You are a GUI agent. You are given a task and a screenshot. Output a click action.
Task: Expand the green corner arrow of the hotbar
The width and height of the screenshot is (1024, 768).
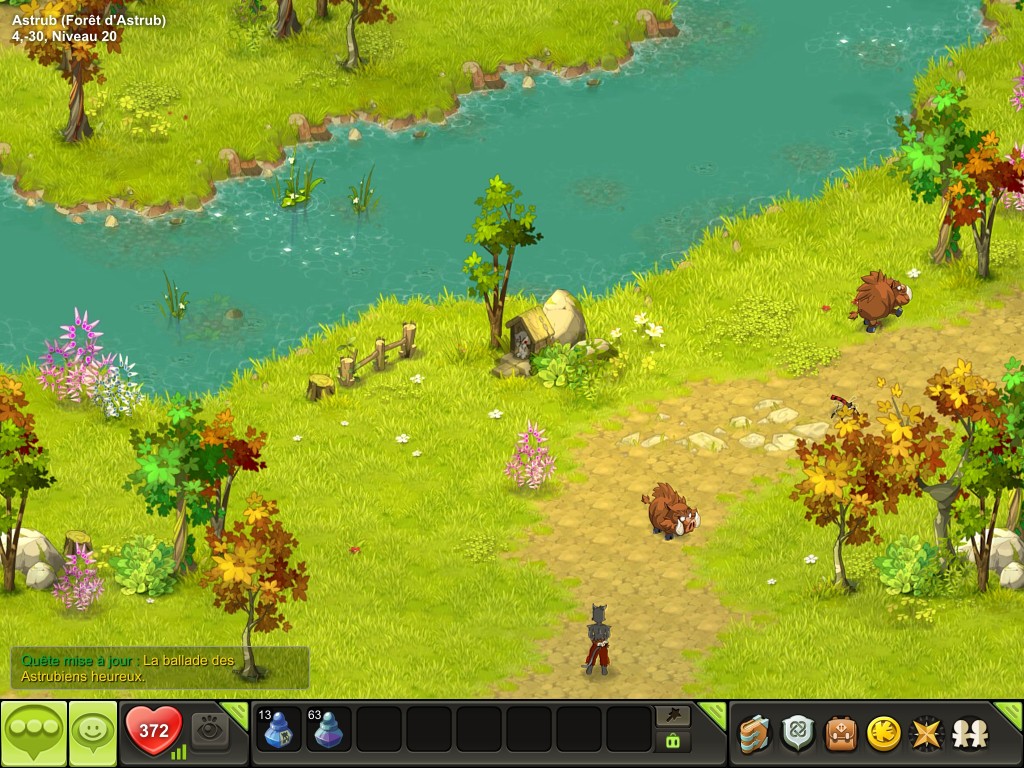[713, 712]
